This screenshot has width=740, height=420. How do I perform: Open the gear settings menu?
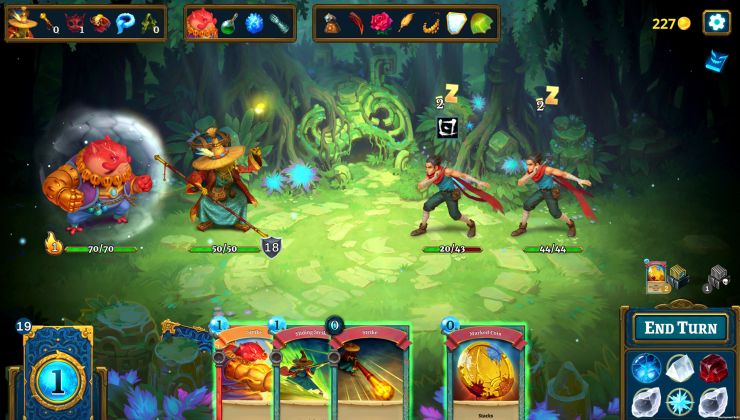pos(716,22)
